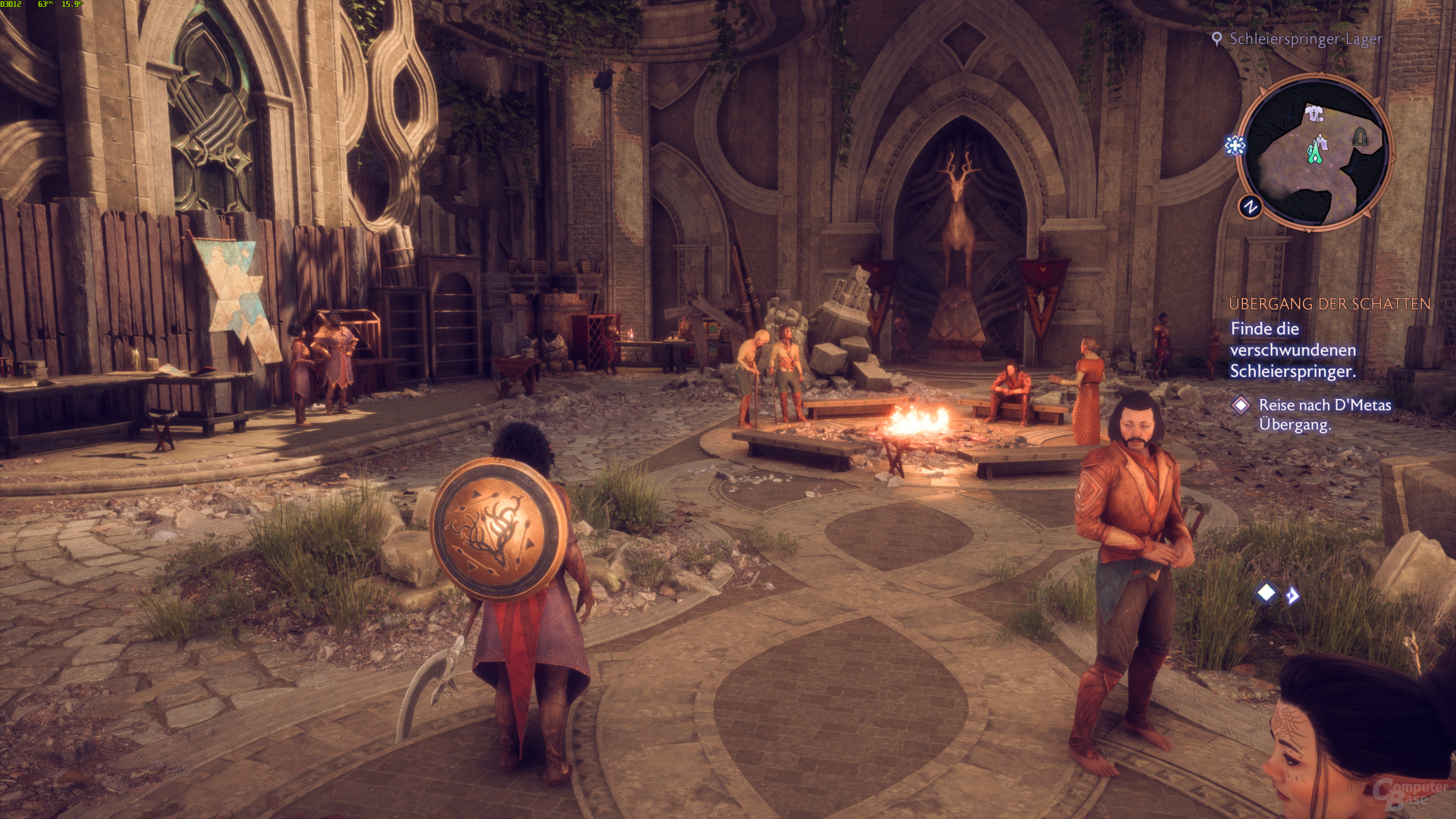Click the snowflake marker on minimap edge
The image size is (1456, 819).
pos(1235,146)
